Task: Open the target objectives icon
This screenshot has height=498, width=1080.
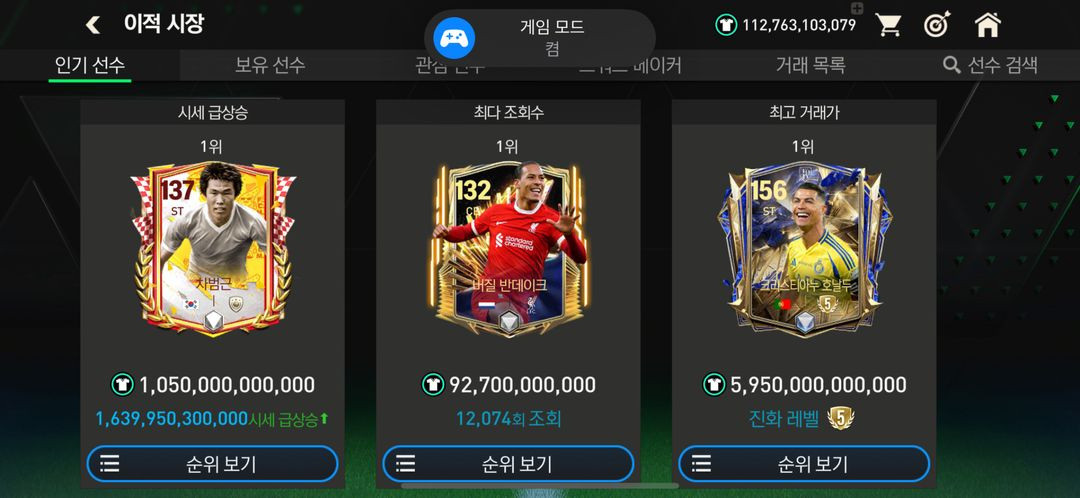Action: (937, 25)
